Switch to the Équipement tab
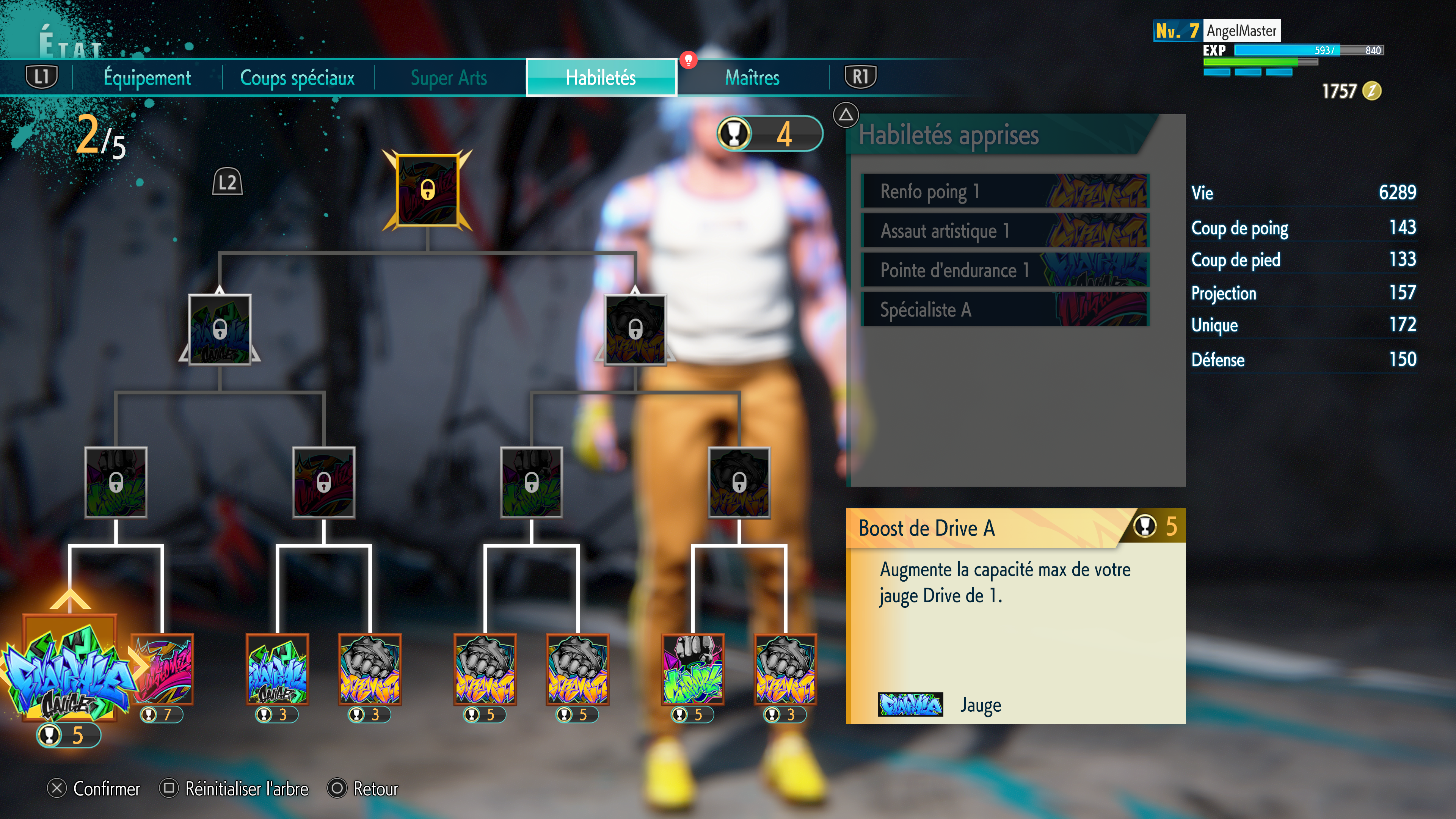This screenshot has height=819, width=1456. point(147,78)
